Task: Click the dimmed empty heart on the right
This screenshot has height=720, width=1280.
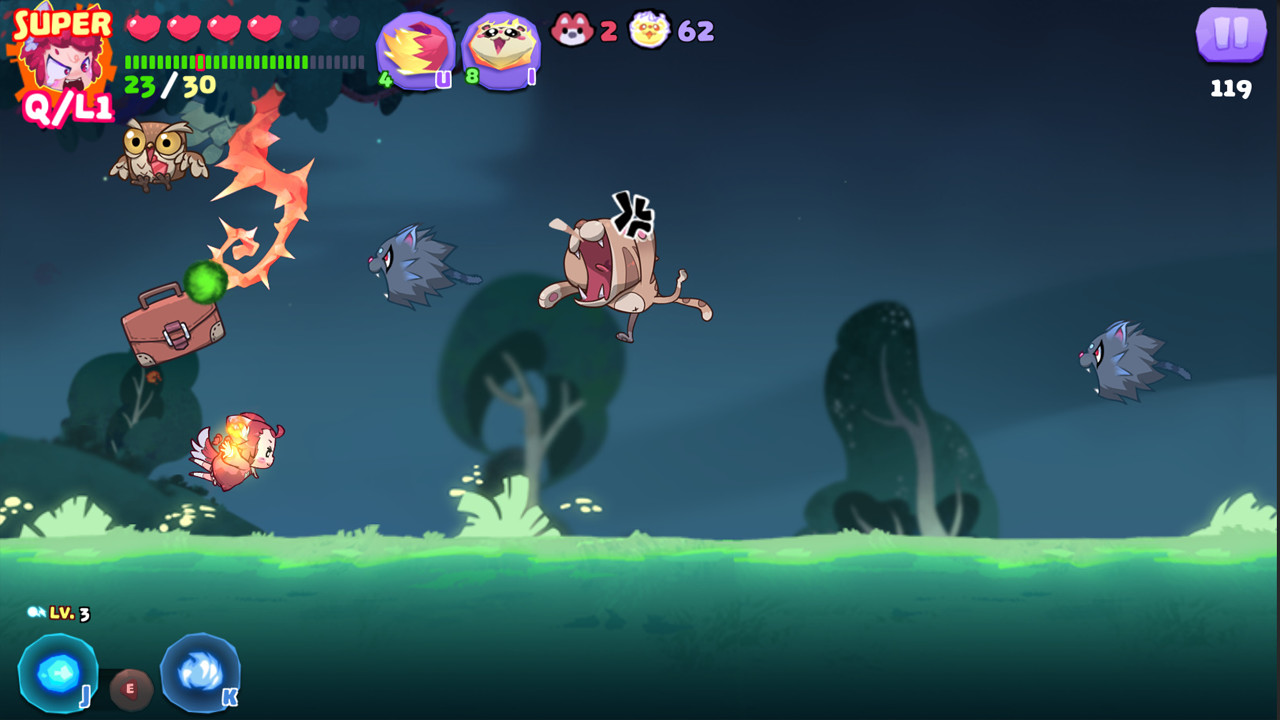Action: 343,30
